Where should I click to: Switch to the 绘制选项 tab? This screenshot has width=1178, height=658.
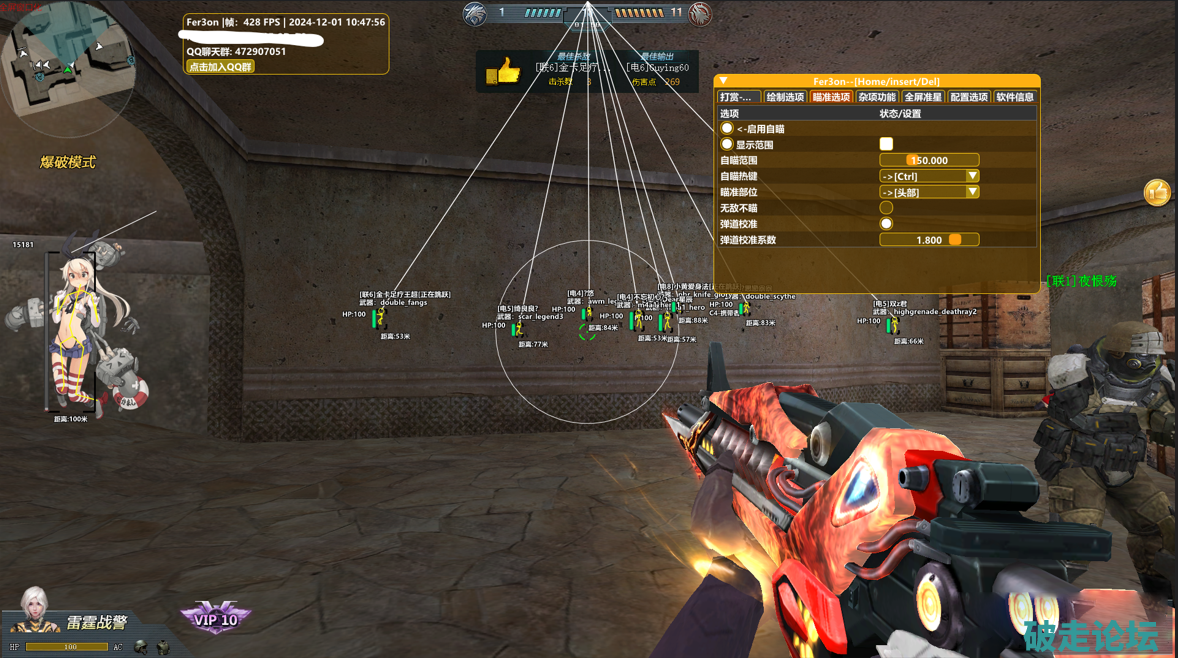pyautogui.click(x=785, y=97)
